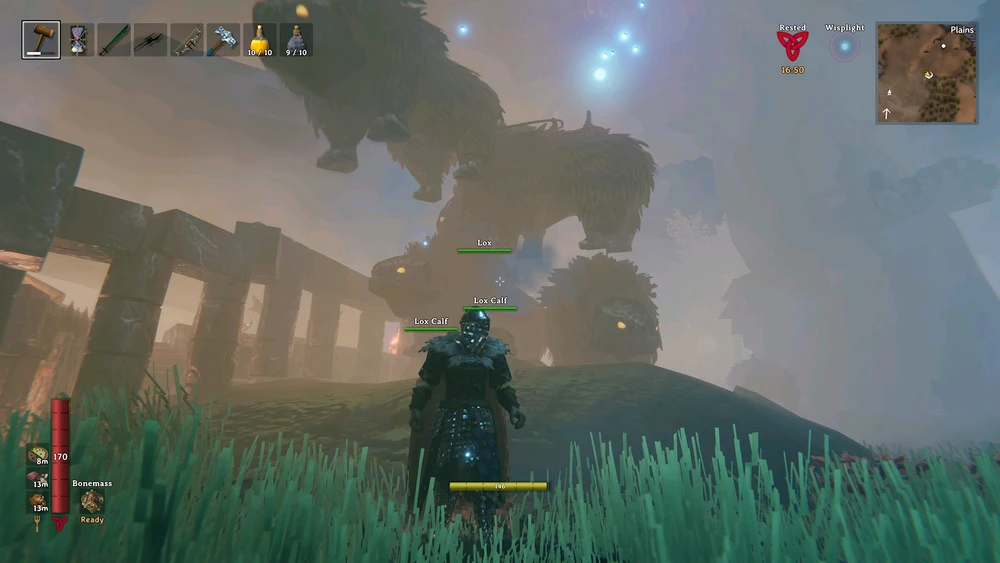1000x563 pixels.
Task: Equip the tower shield from the hotbar
Action: [77, 39]
